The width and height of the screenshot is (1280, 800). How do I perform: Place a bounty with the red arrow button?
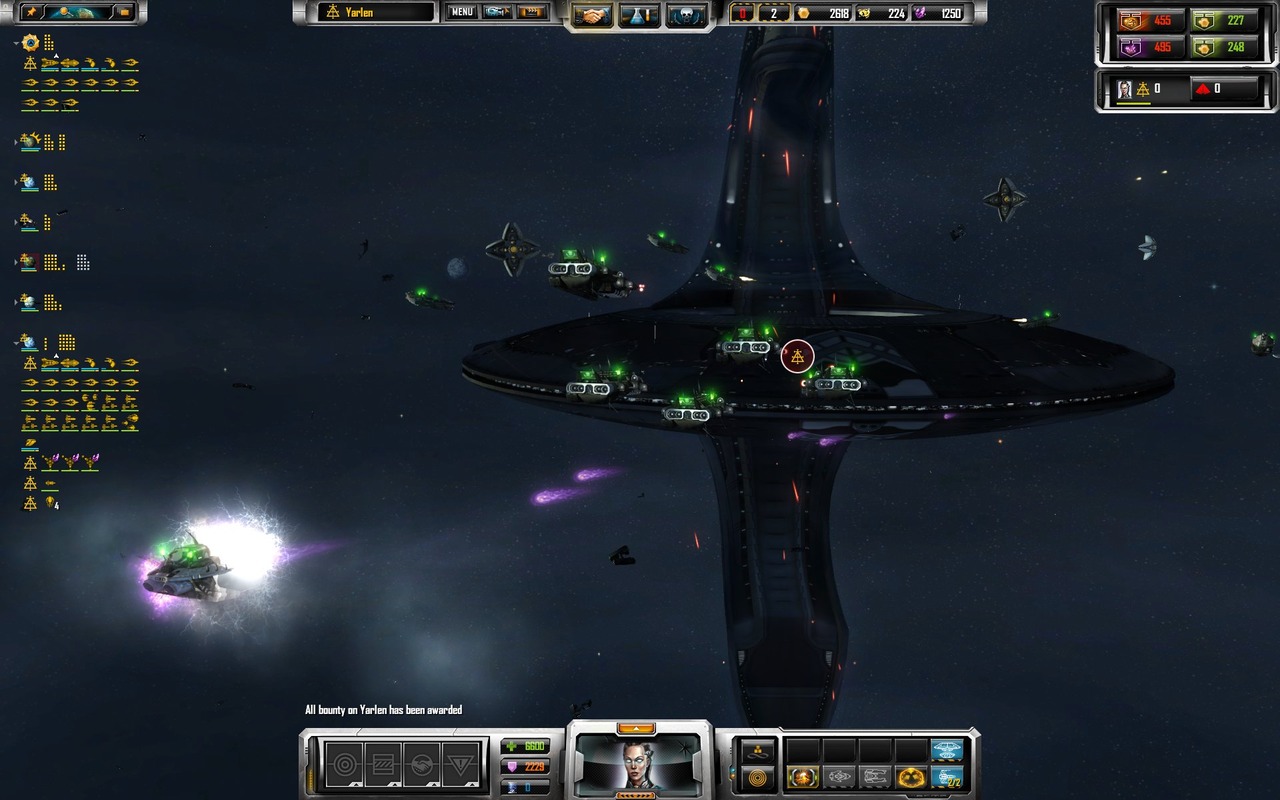click(x=1203, y=88)
